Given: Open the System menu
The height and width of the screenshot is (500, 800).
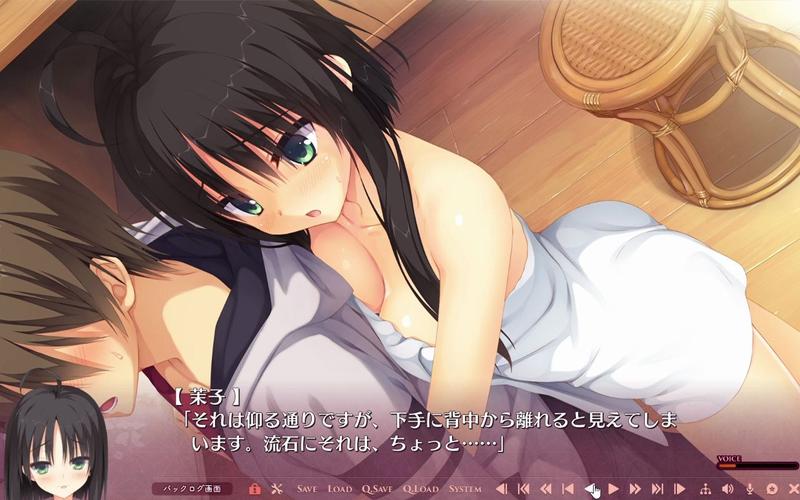Looking at the screenshot, I should click(x=465, y=489).
